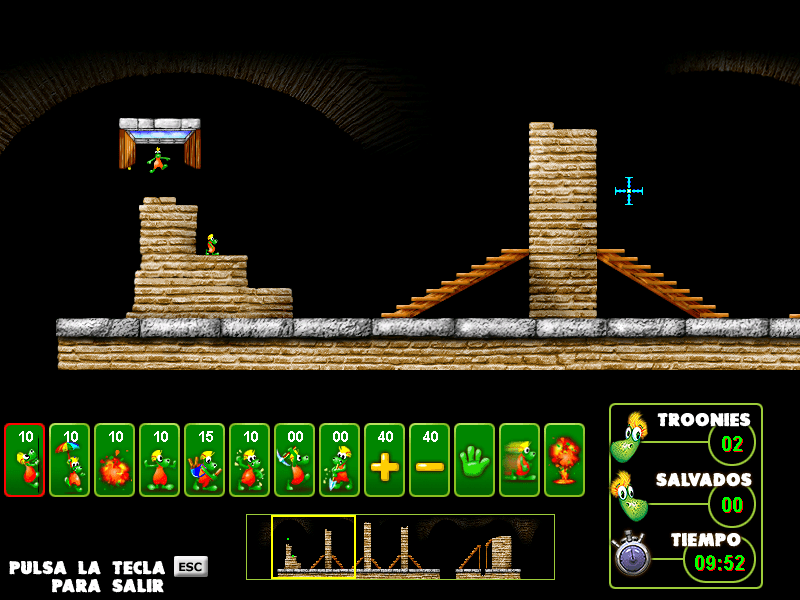Viewport: 800px width, 600px height.
Task: Select the horizontal basher skill
Action: click(x=250, y=460)
